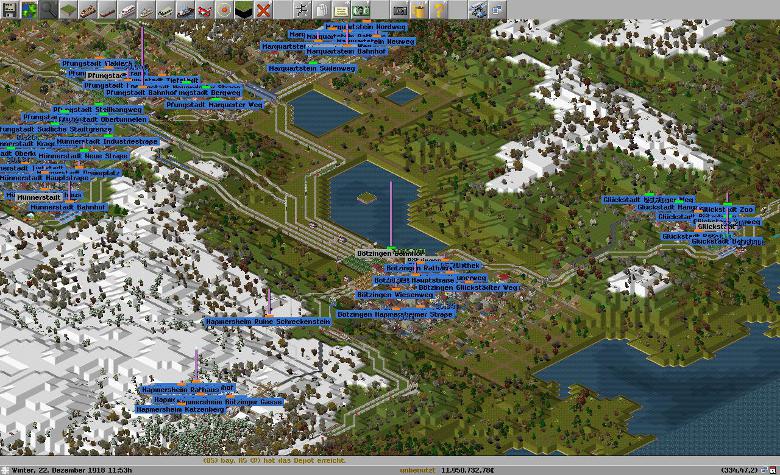Open the line management signpost icon
This screenshot has width=780, height=475.
(302, 10)
